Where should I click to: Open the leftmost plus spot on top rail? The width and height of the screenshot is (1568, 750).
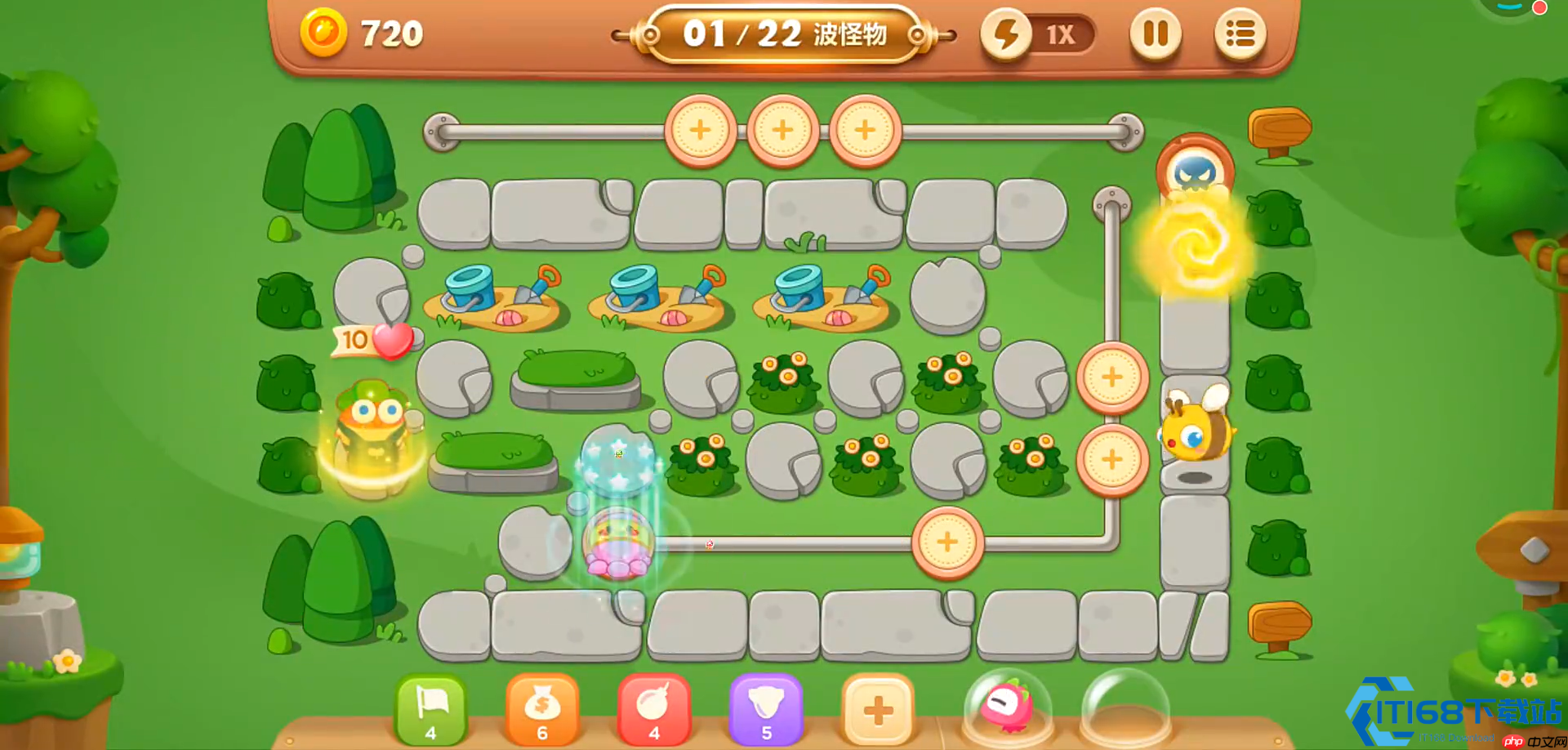pos(701,129)
